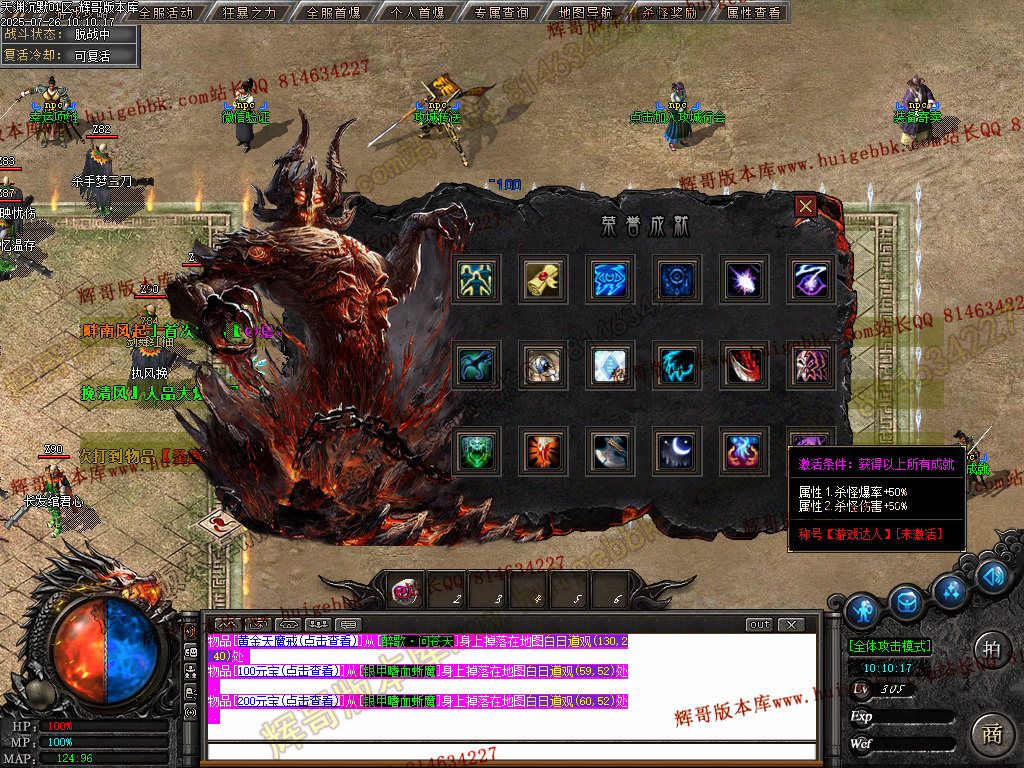Select the battle axe achievement icon

coord(609,452)
